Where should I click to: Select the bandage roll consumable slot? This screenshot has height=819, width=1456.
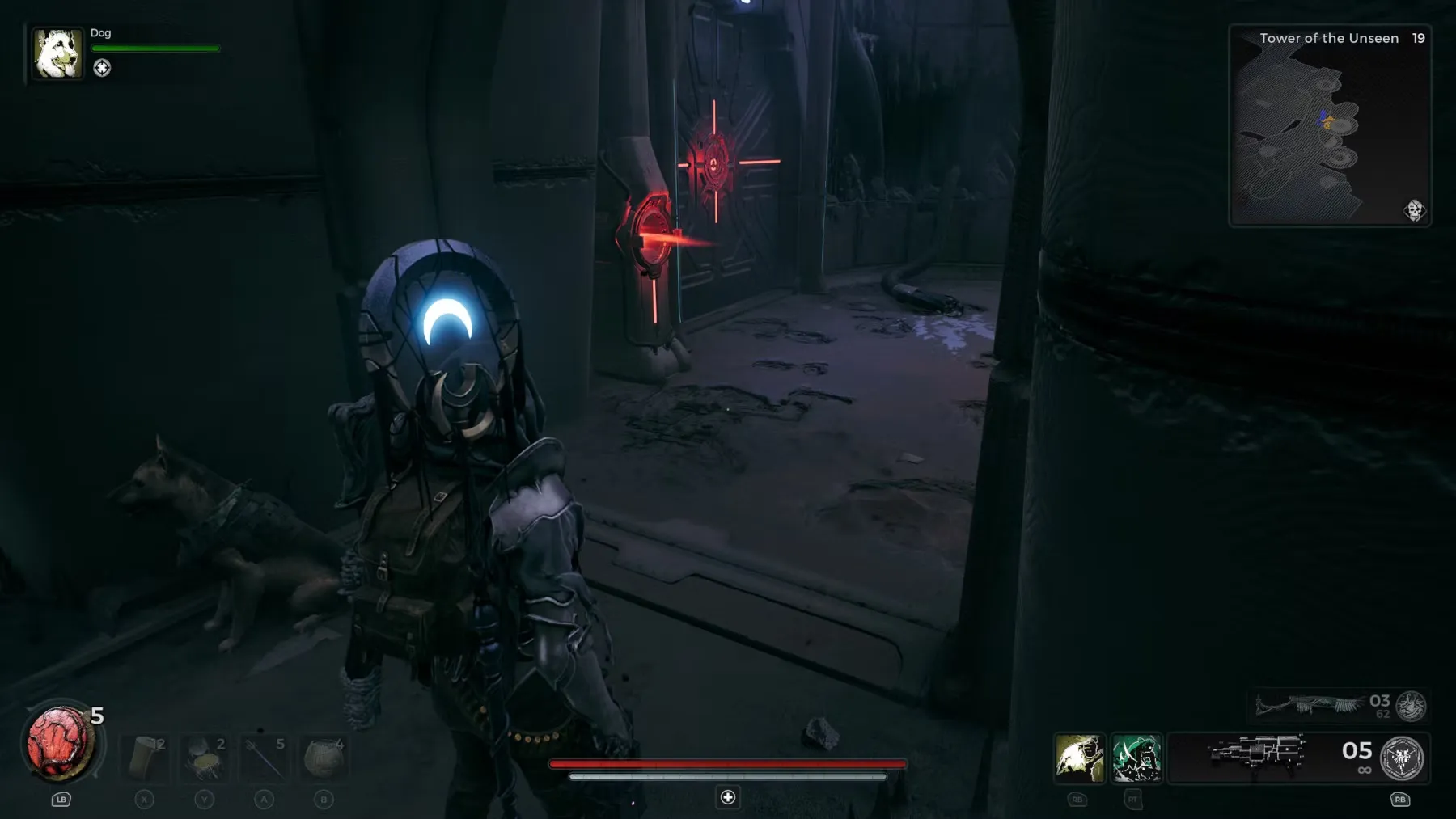146,758
